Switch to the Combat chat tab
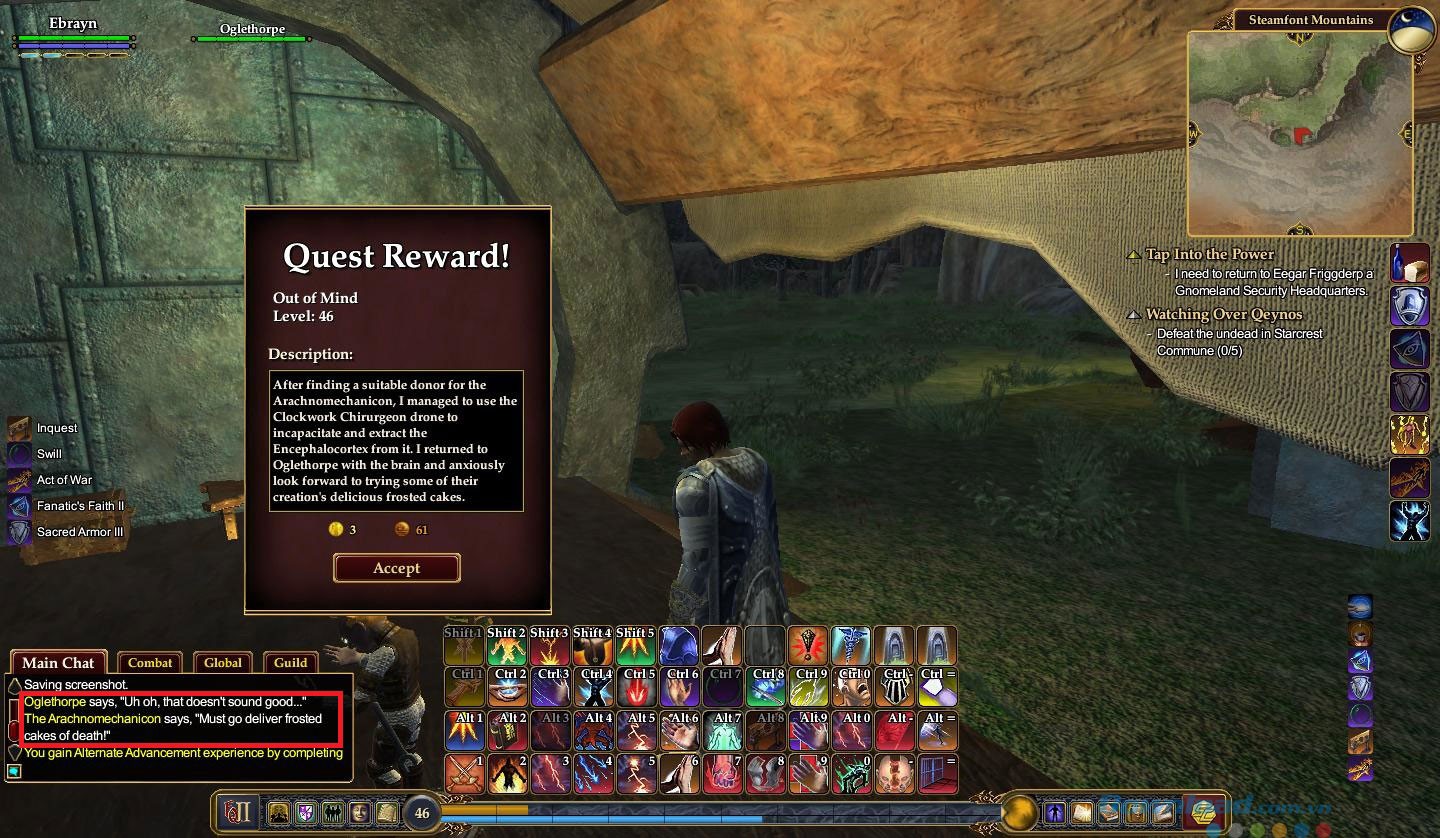The height and width of the screenshot is (838, 1440). [x=150, y=662]
